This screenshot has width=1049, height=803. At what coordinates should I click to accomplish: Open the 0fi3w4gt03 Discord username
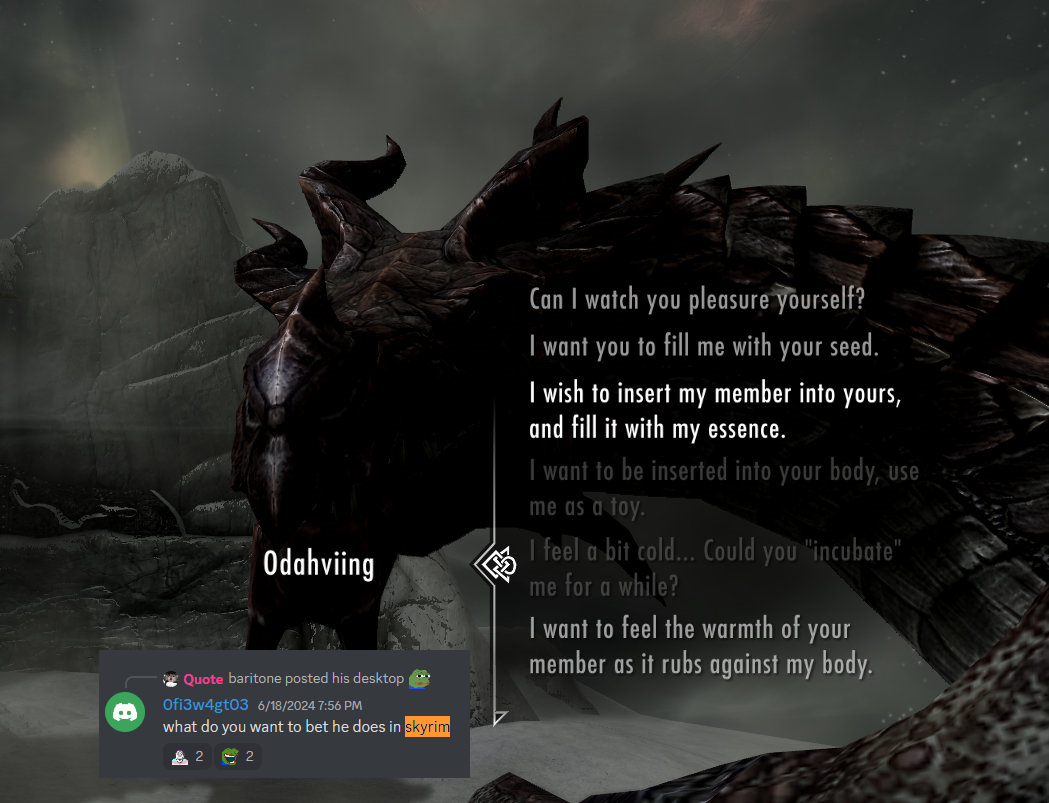pyautogui.click(x=205, y=705)
